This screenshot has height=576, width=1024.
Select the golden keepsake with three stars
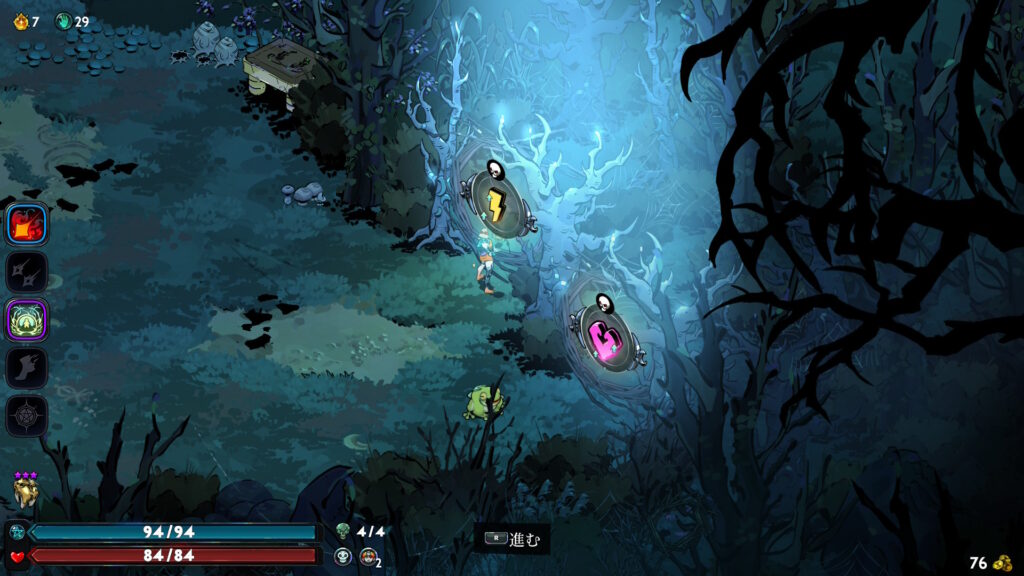click(x=26, y=491)
